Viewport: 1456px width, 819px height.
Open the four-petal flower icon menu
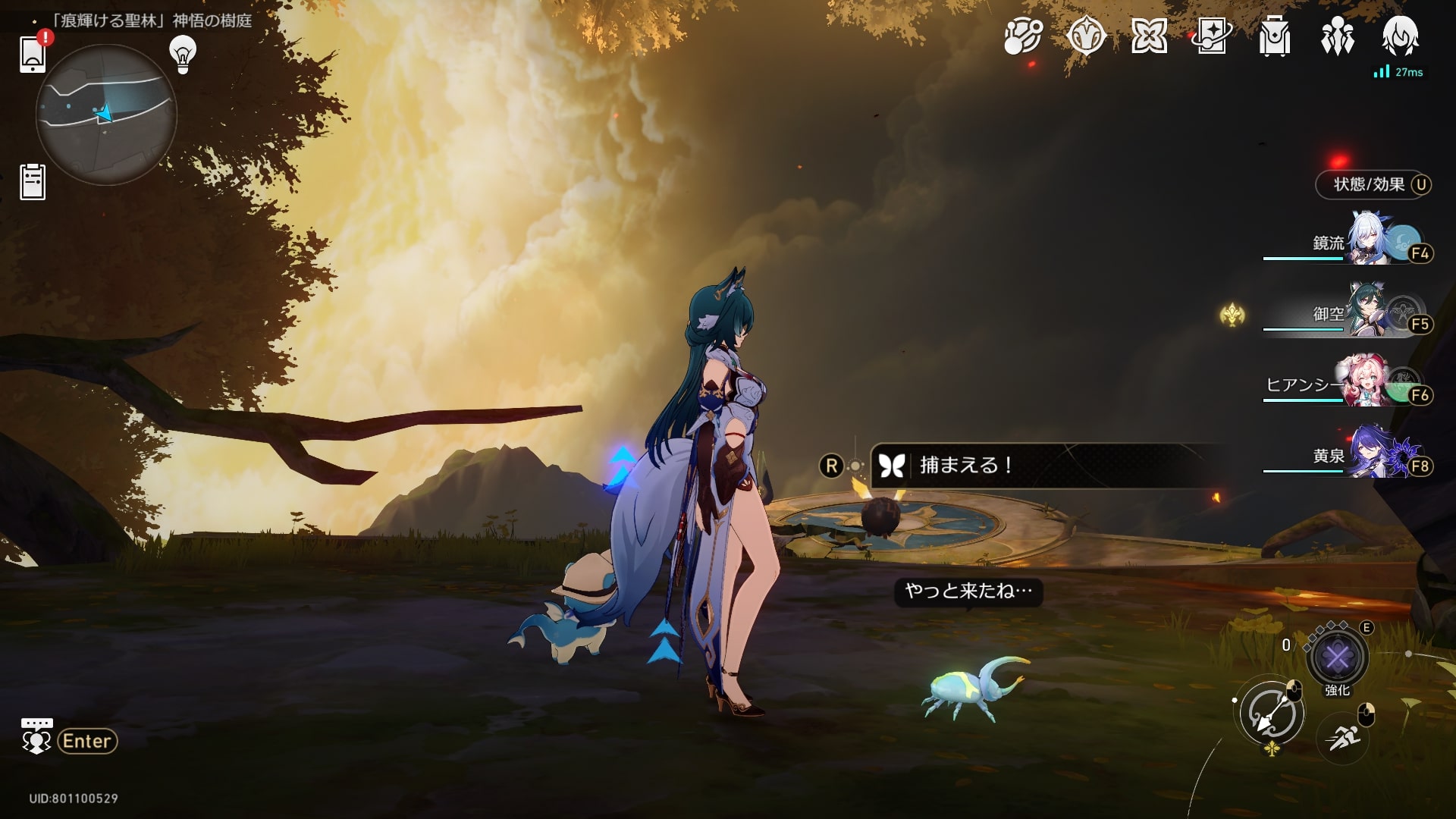coord(1149,36)
